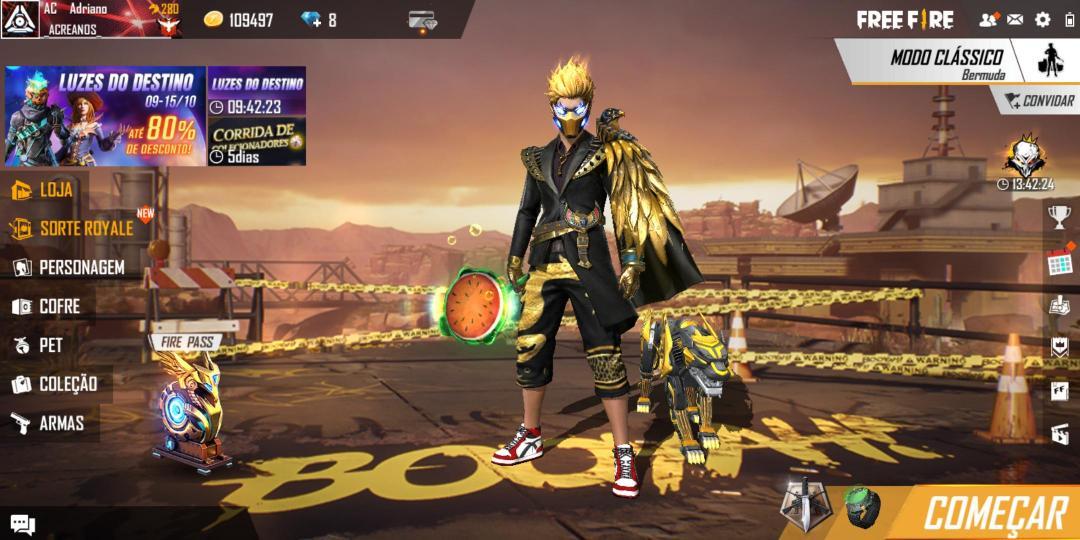
Task: Open the Luzes do Destino discount banner
Action: pyautogui.click(x=105, y=116)
